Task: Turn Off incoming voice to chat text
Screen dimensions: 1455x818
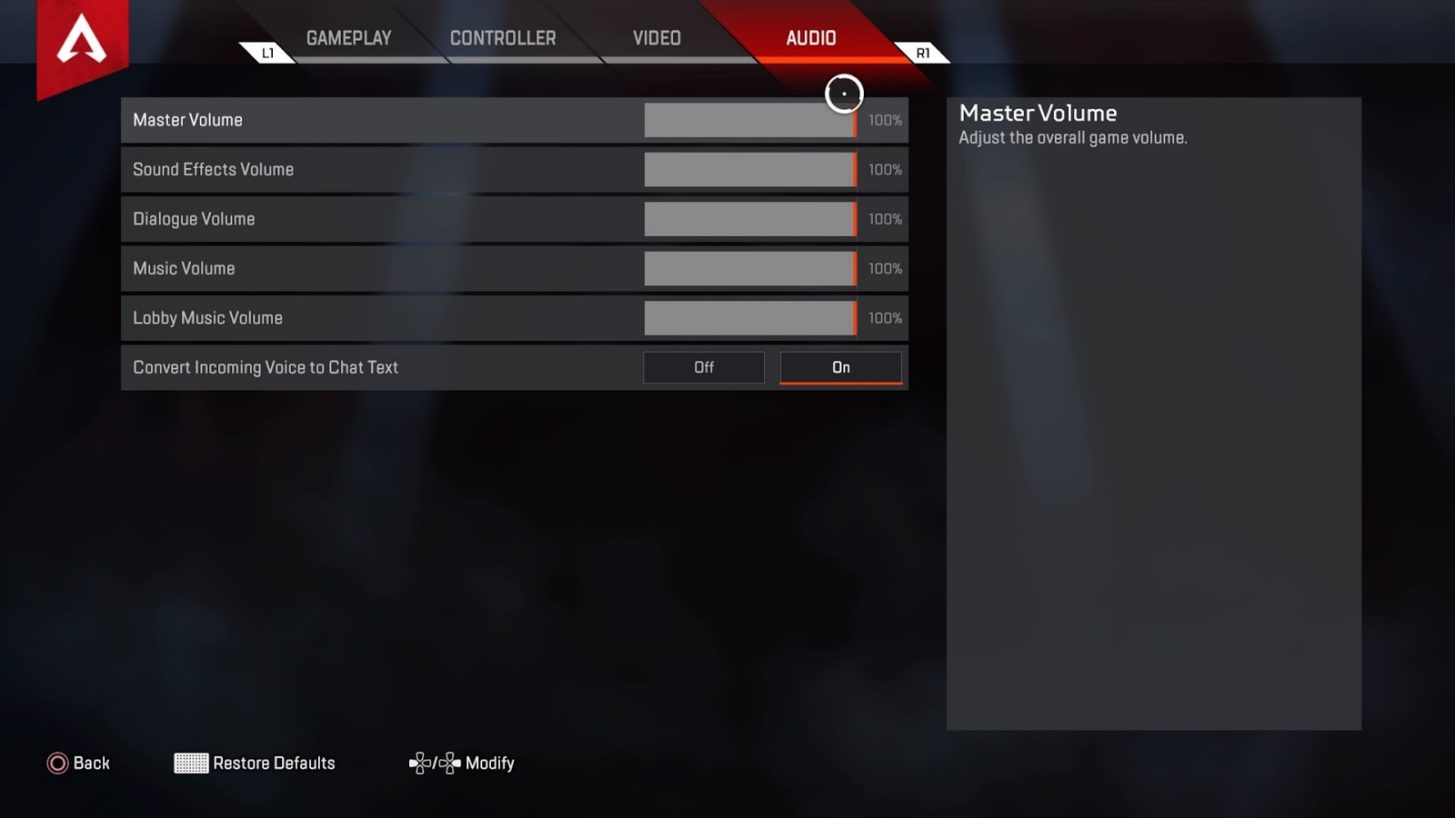Action: point(703,367)
